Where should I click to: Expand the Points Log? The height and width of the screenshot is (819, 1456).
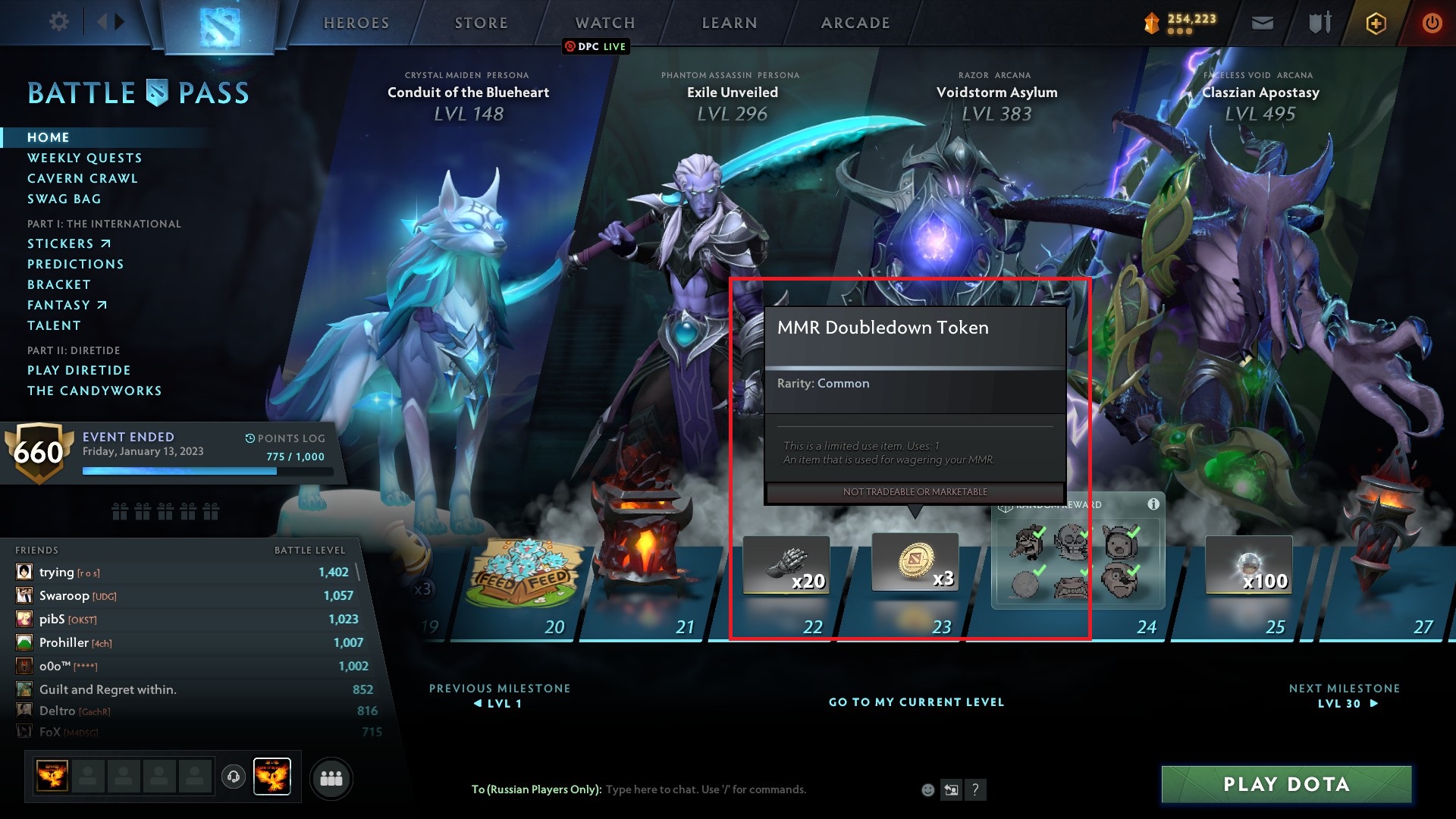(285, 438)
